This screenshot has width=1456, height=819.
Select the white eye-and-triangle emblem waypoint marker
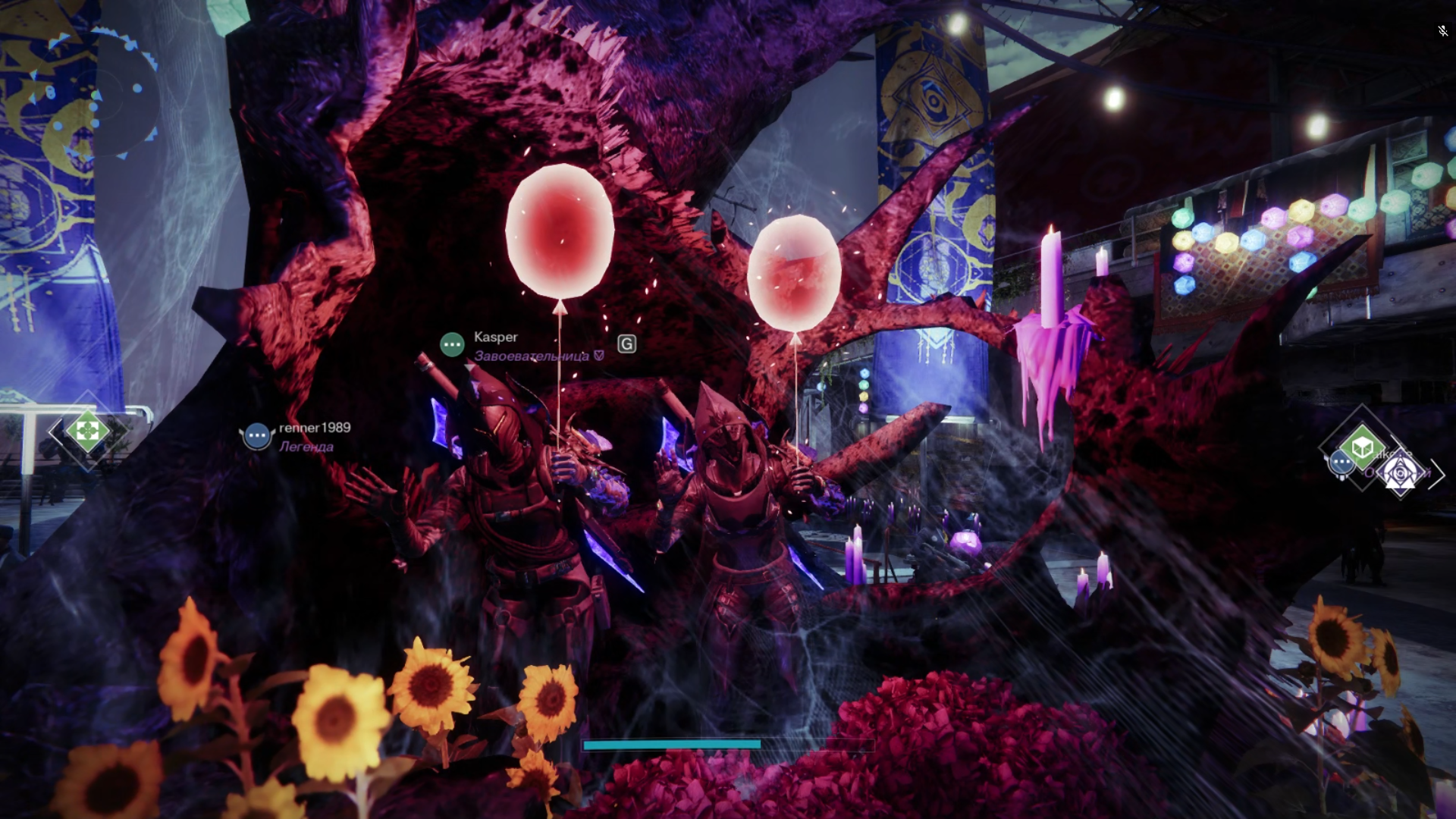click(x=1400, y=474)
